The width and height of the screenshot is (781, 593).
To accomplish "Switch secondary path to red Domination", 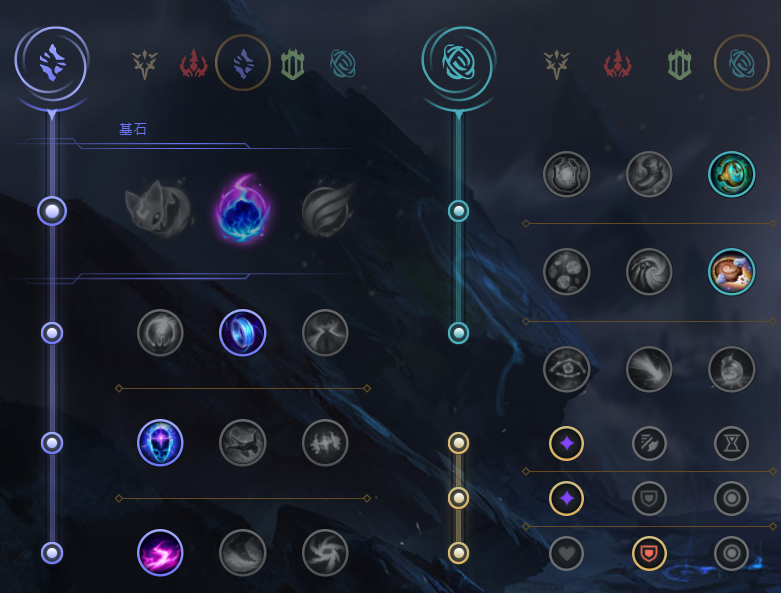I will click(x=617, y=65).
